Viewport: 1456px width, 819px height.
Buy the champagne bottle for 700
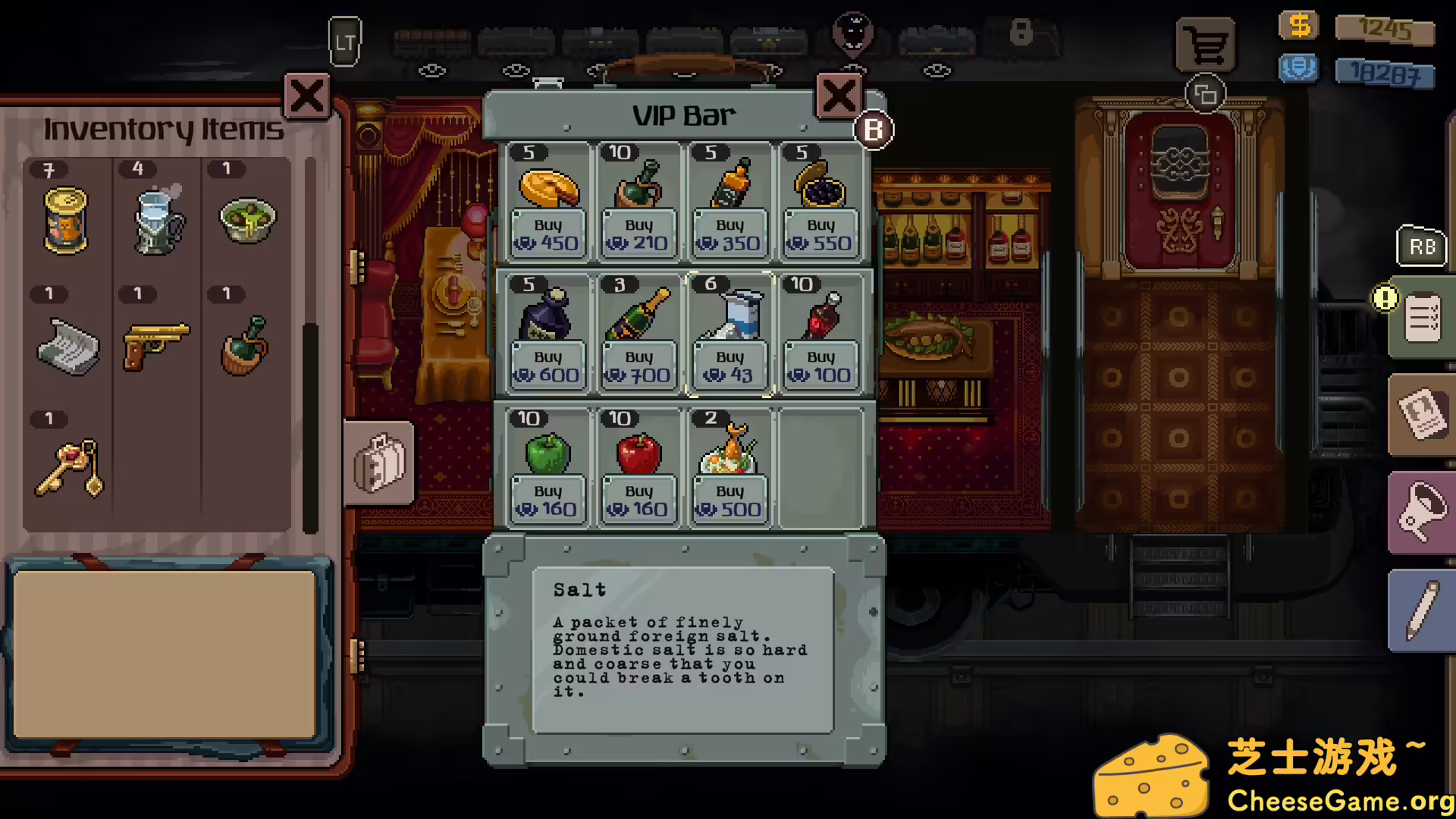[x=638, y=367]
